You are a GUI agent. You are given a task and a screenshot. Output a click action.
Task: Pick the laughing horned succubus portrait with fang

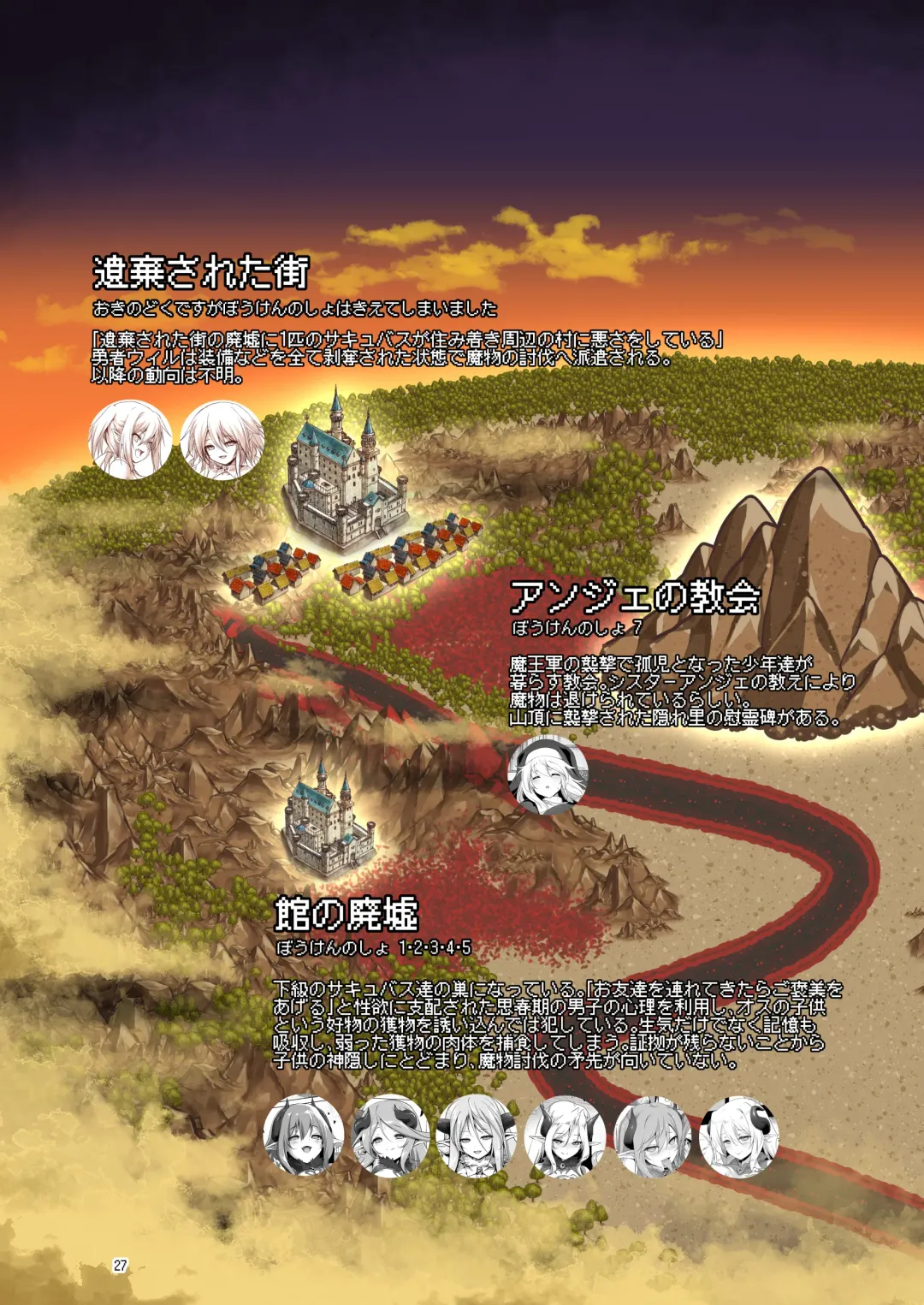tap(304, 1136)
